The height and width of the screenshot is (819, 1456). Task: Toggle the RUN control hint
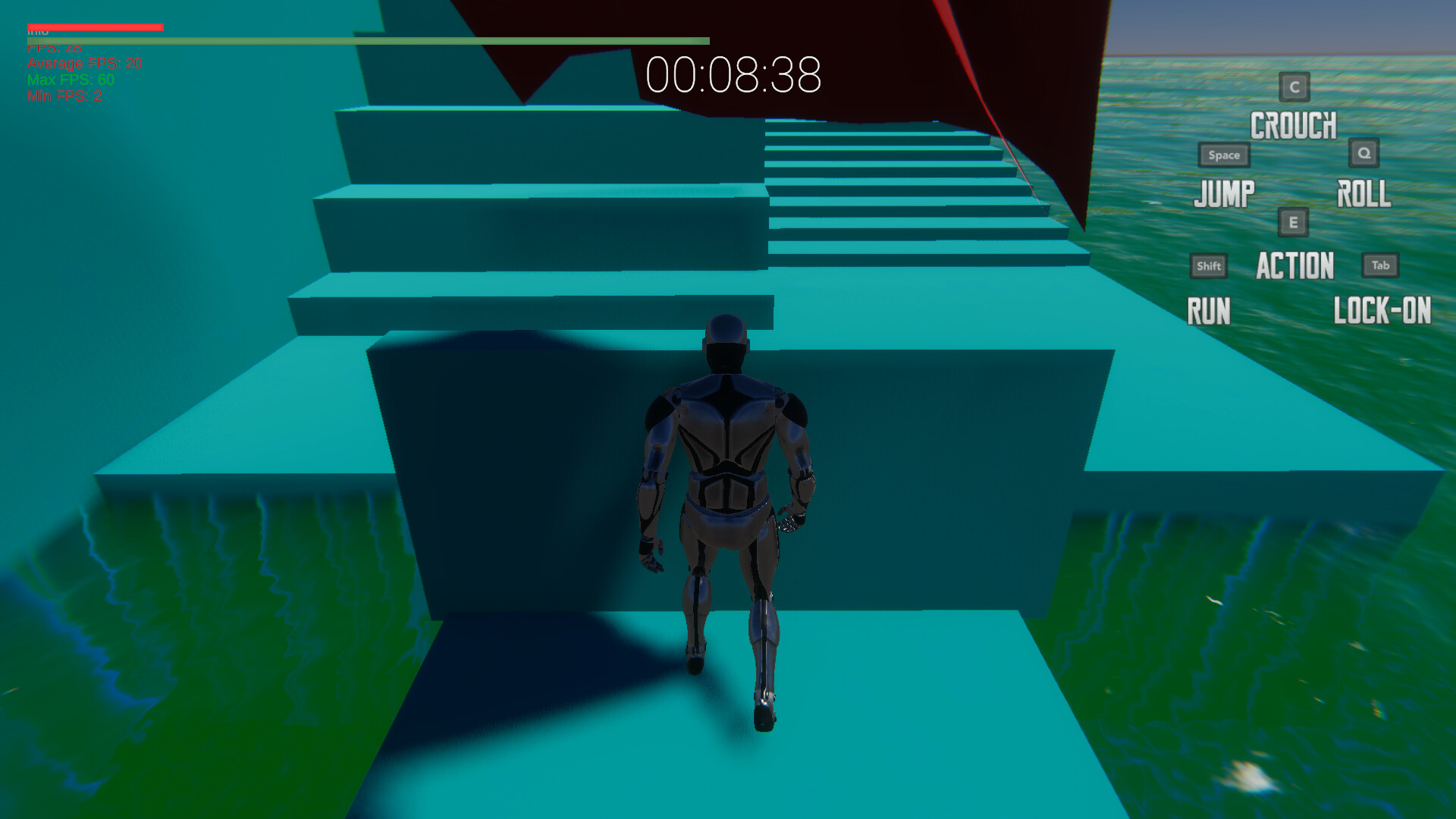1209,311
